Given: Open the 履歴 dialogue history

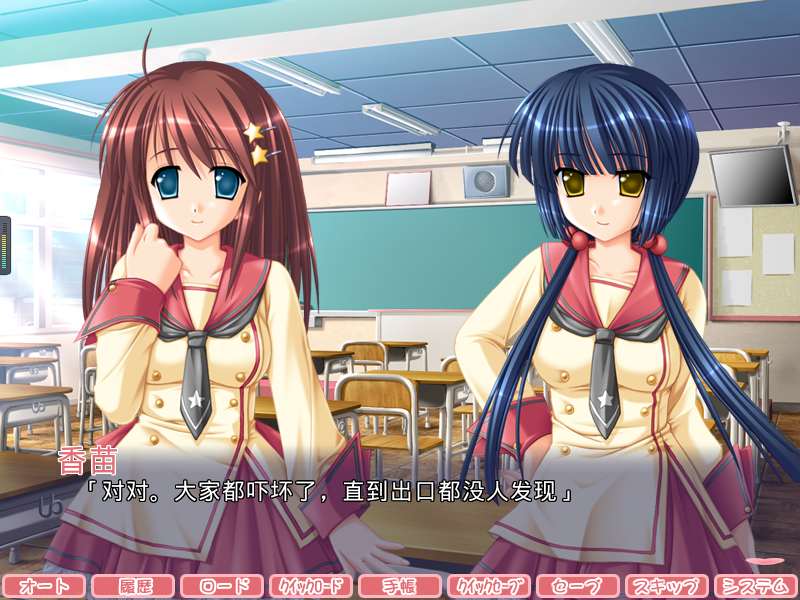Looking at the screenshot, I should [x=133, y=586].
